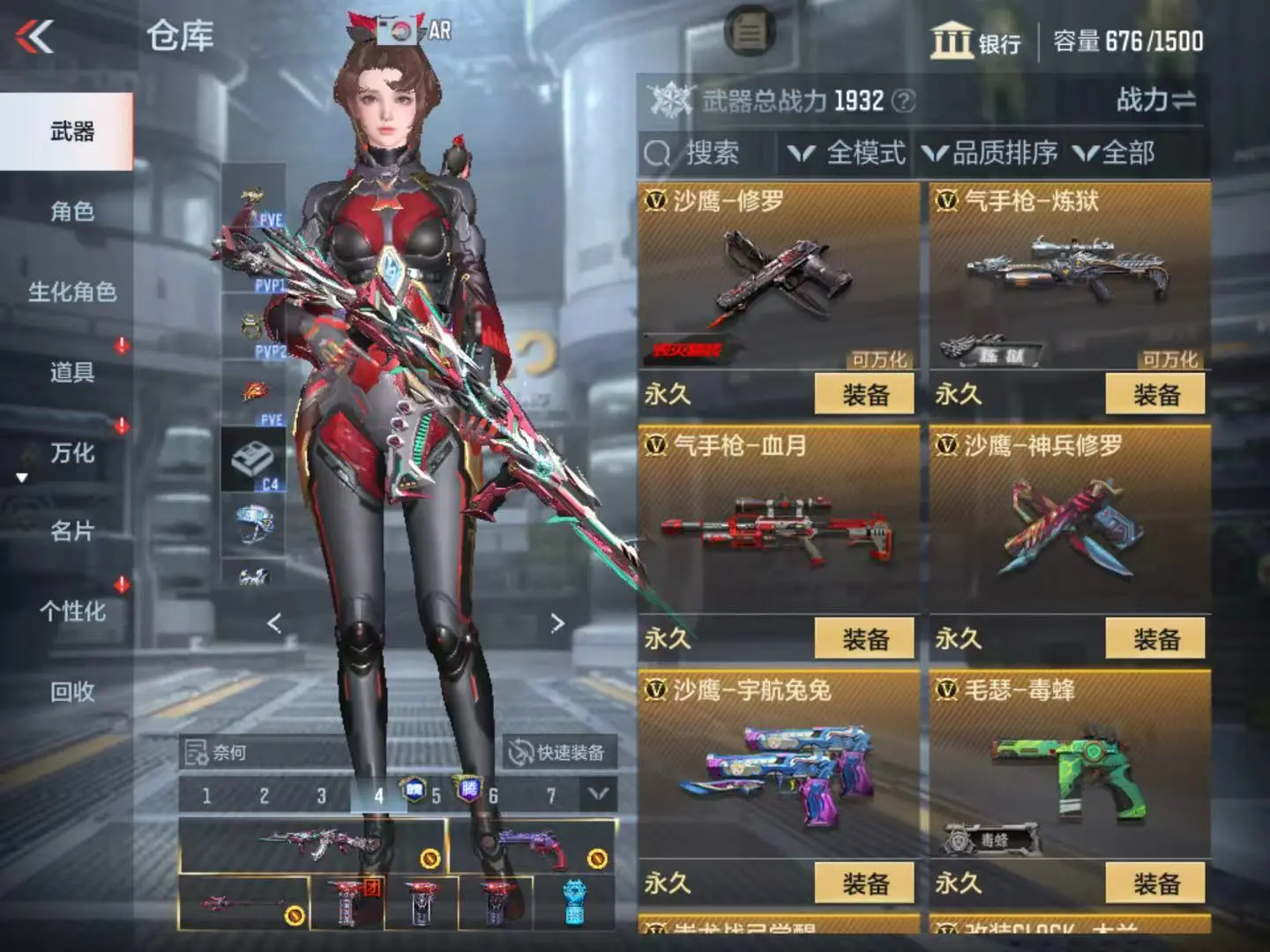Go to the 回收 recycle tab

coord(71,692)
